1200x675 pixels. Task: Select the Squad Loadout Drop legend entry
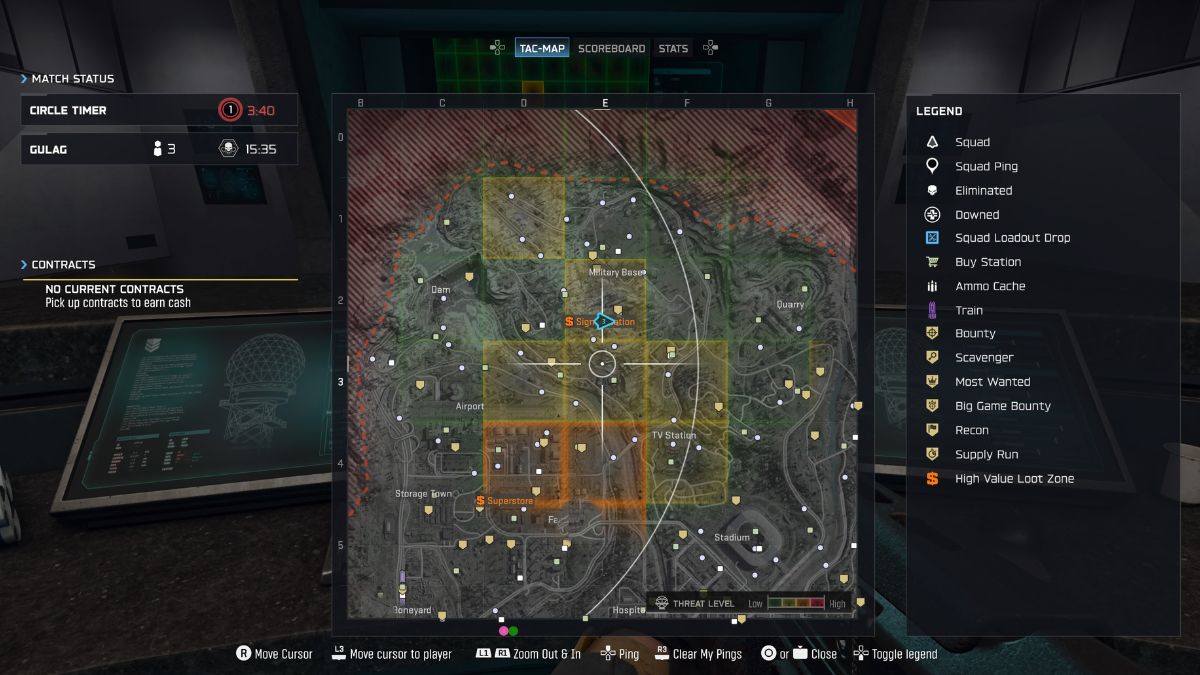1012,238
